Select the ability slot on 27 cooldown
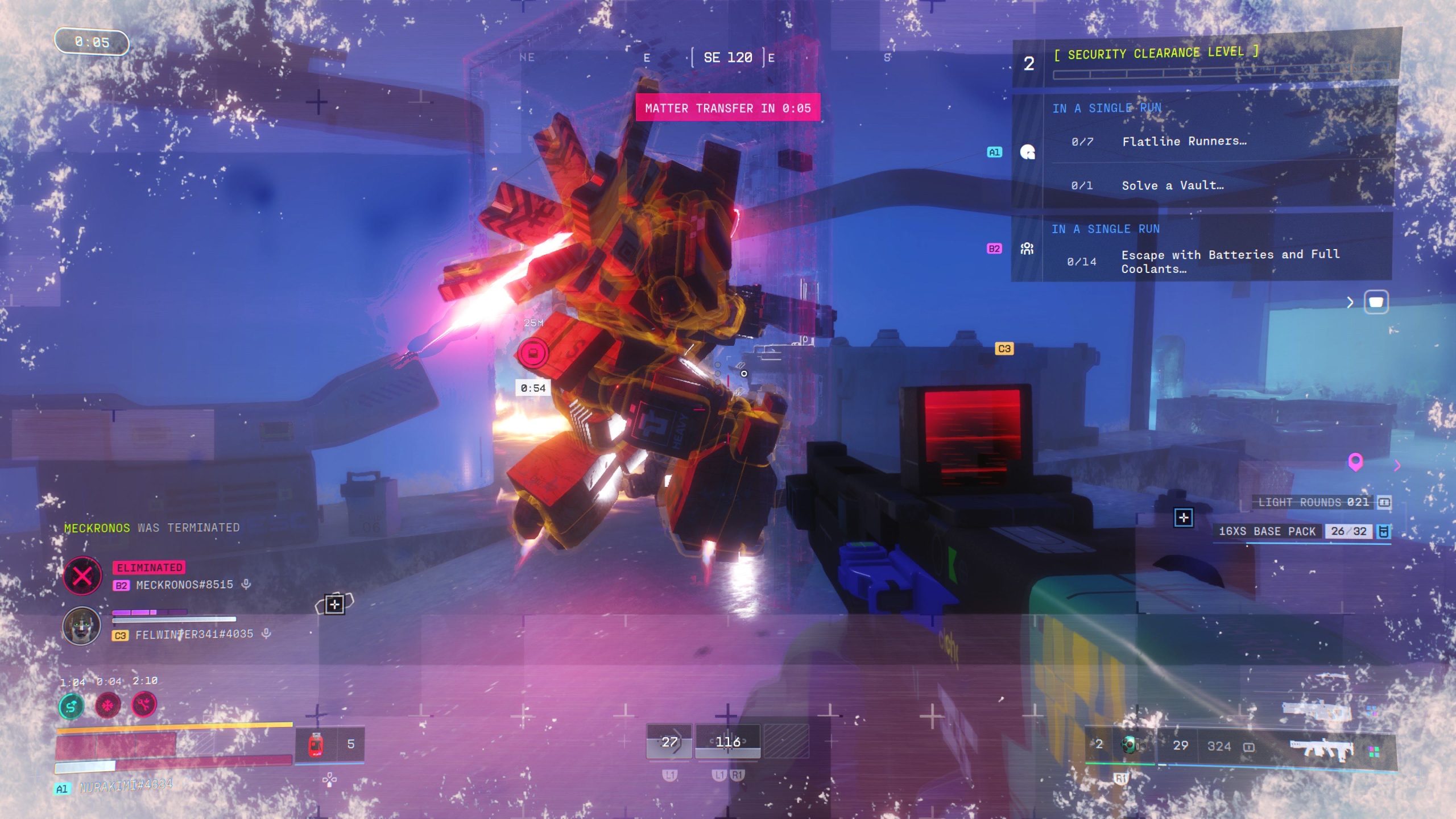Viewport: 1456px width, 819px height. point(669,742)
